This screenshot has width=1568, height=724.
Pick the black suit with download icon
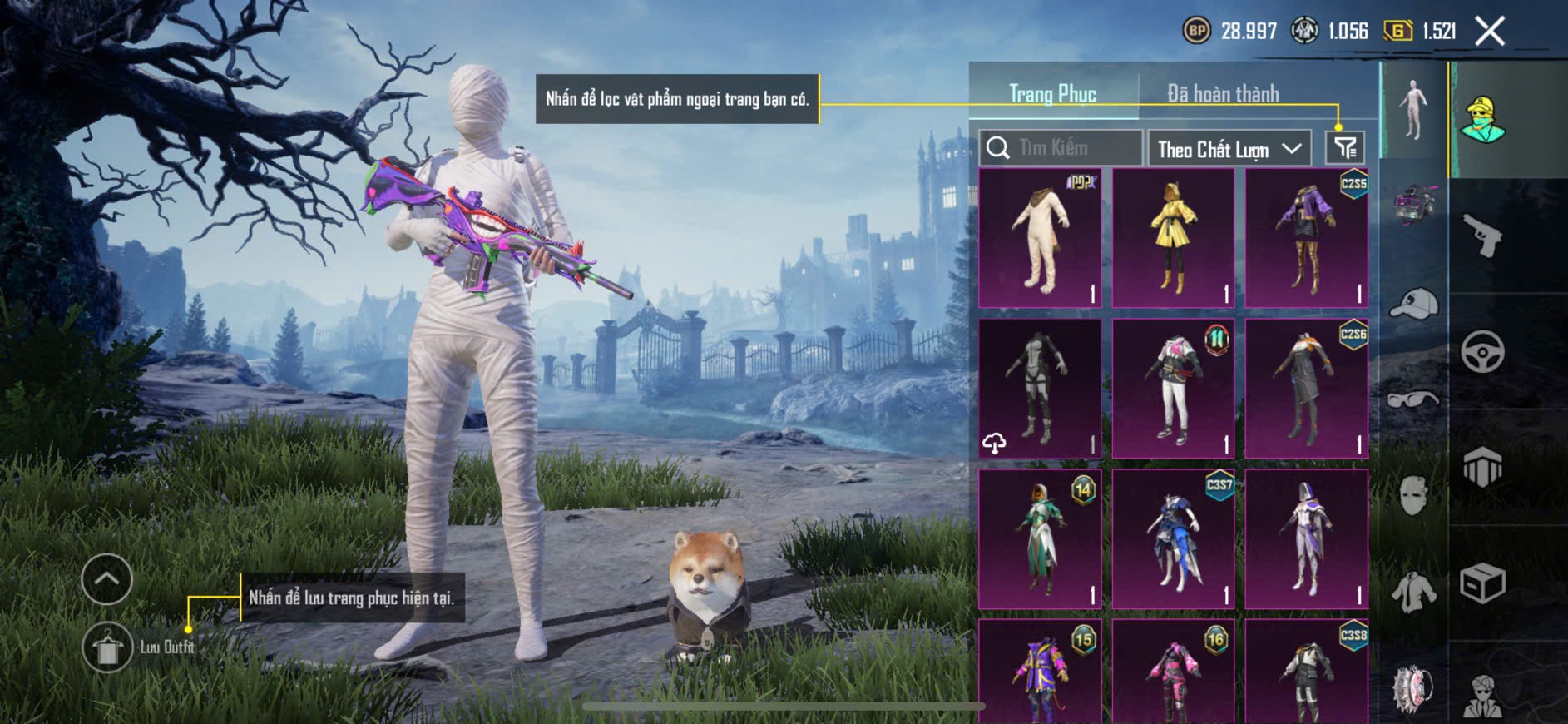[x=1040, y=388]
